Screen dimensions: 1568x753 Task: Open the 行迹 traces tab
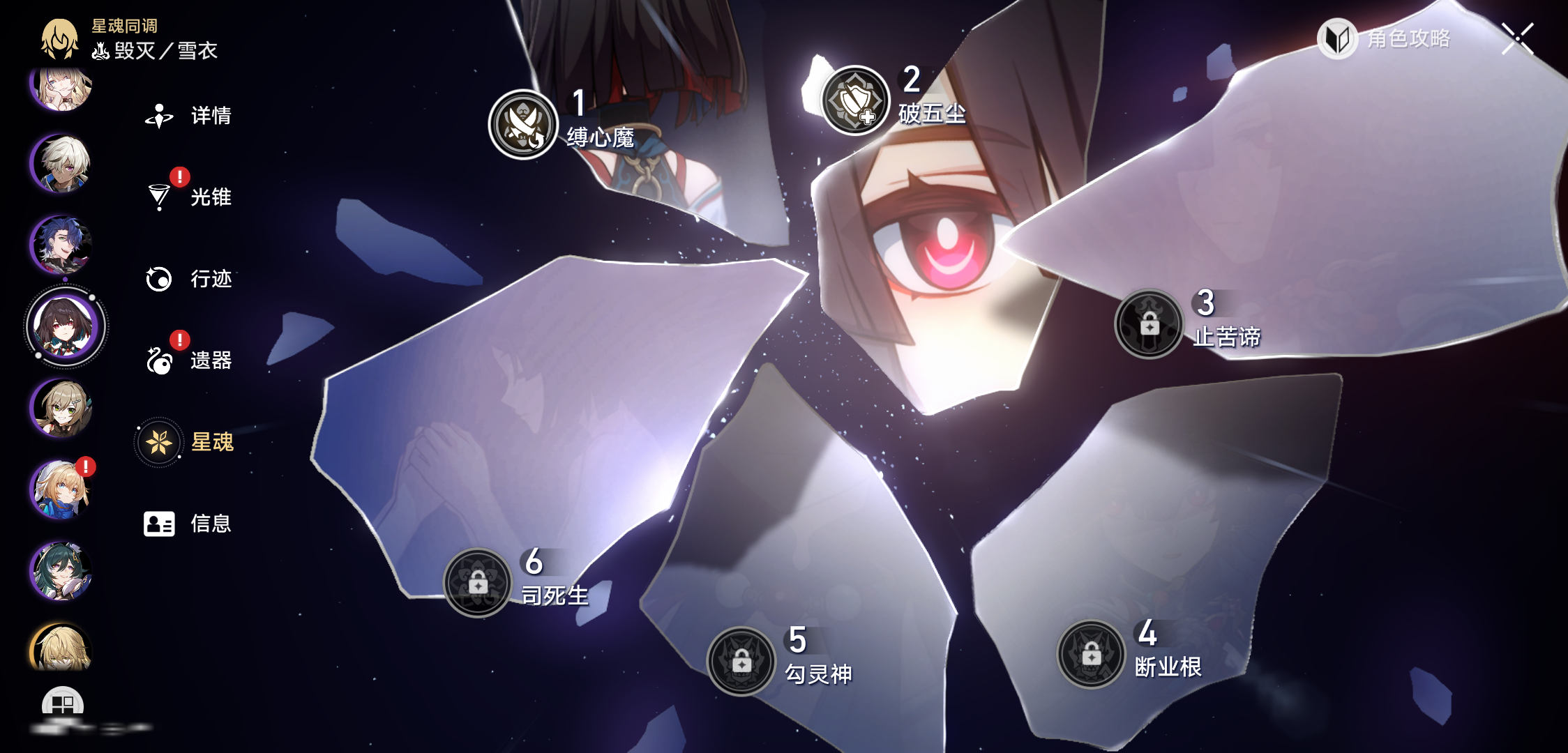pyautogui.click(x=188, y=279)
